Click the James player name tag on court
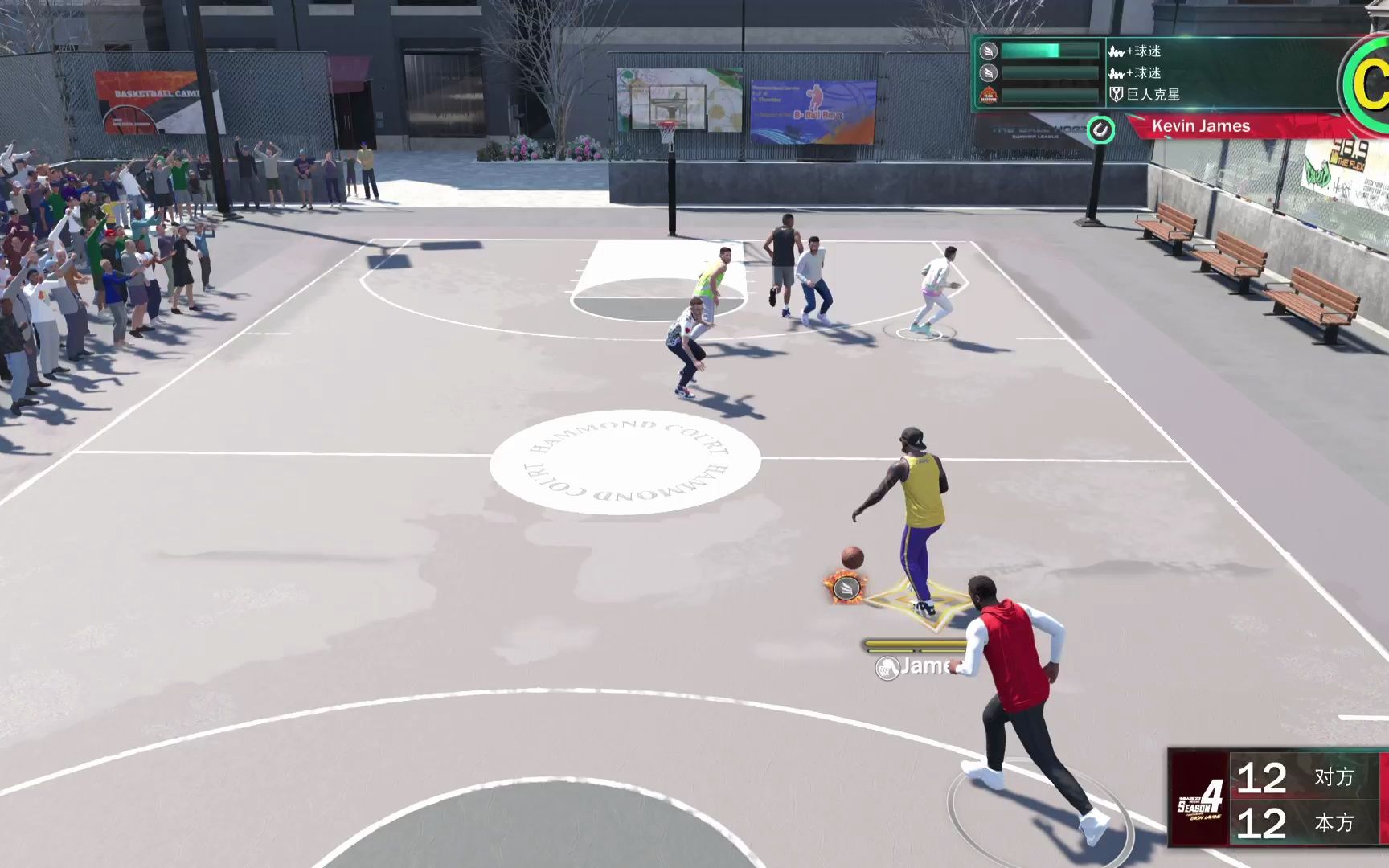The height and width of the screenshot is (868, 1389). (924, 668)
